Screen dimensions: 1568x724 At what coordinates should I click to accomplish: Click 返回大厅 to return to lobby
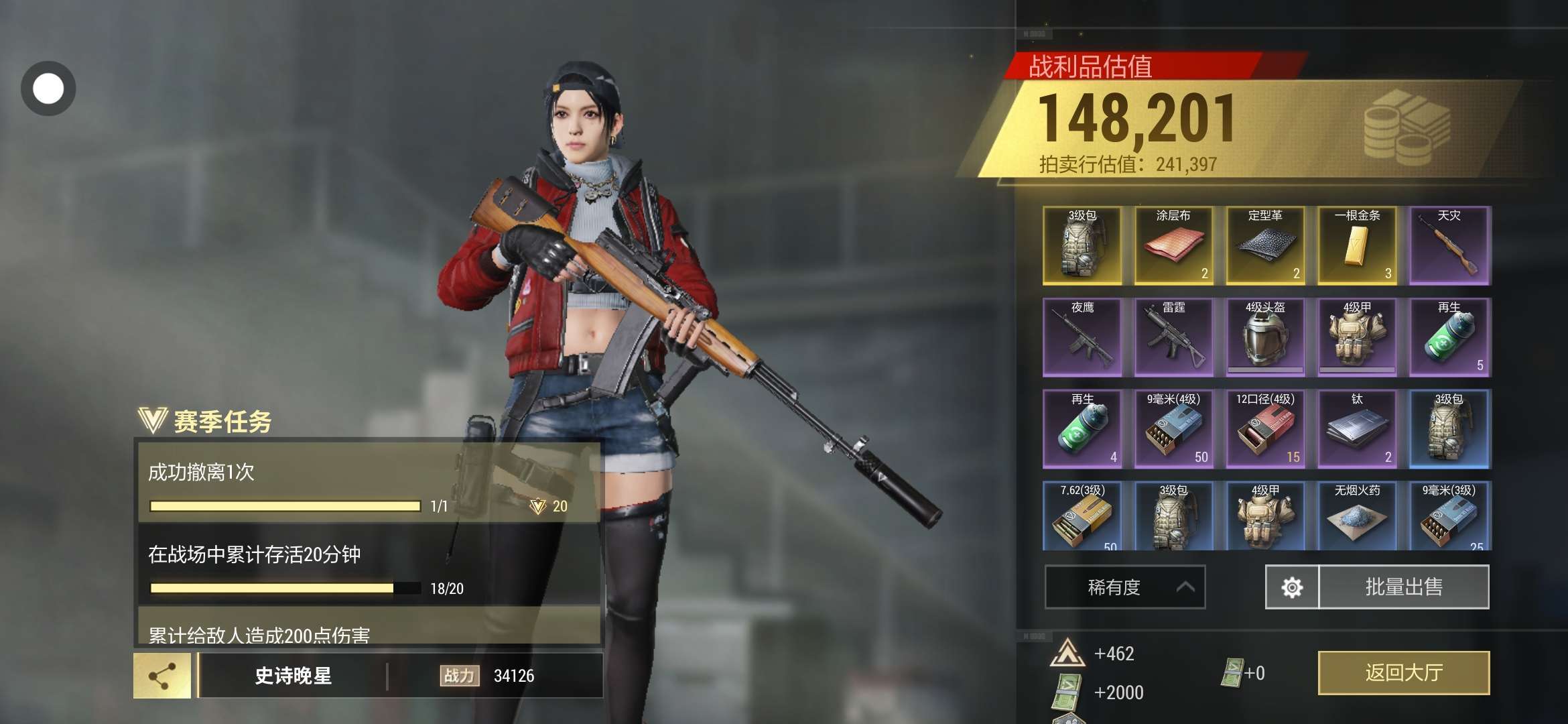click(1403, 672)
